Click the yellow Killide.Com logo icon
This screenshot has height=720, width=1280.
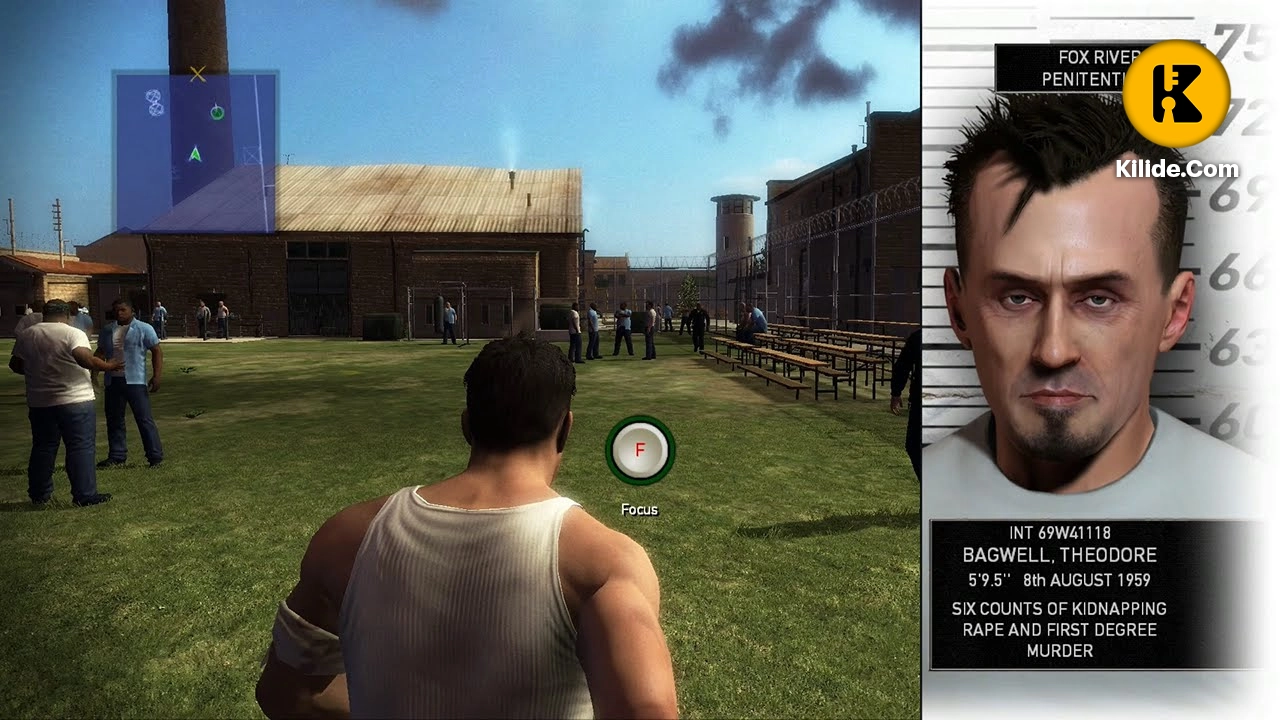[x=1176, y=92]
